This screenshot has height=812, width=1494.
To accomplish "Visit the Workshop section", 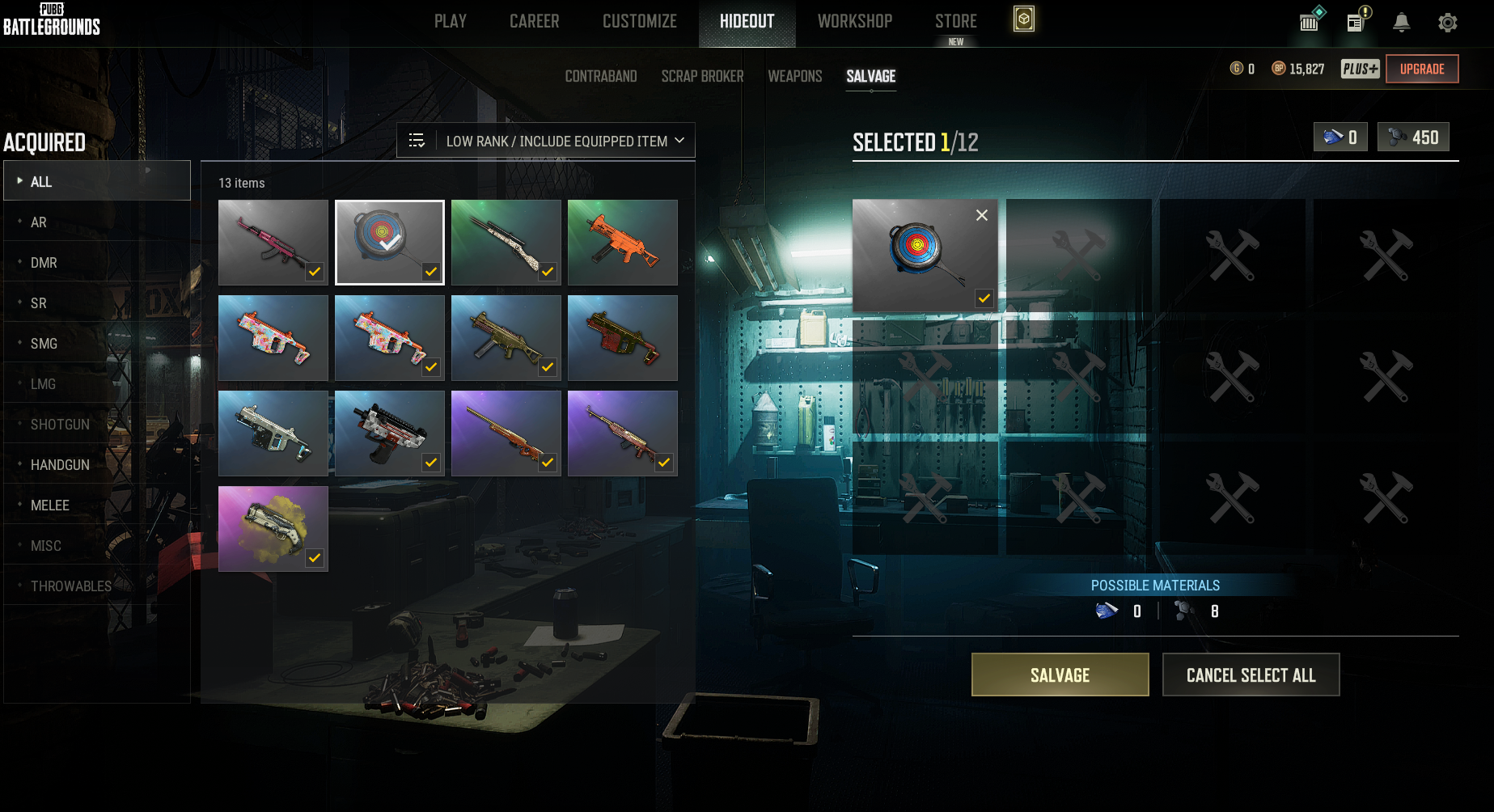I will [x=854, y=21].
